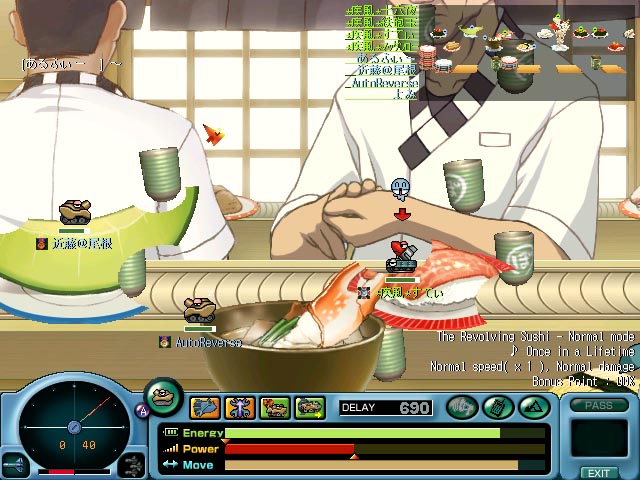Exit the match with the EXIT button

599,472
